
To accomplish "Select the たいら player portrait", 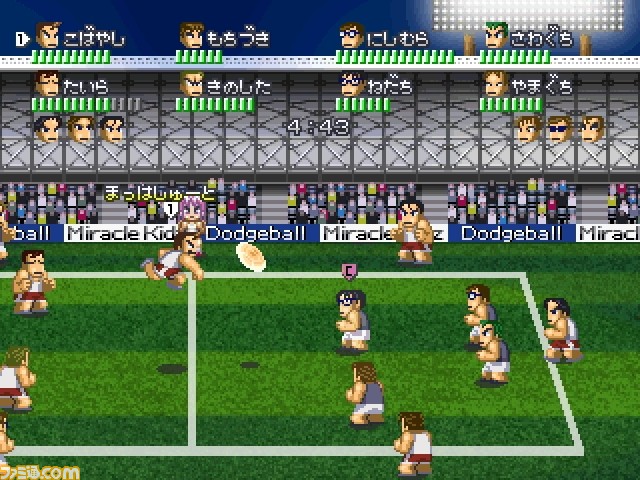I will (x=48, y=84).
